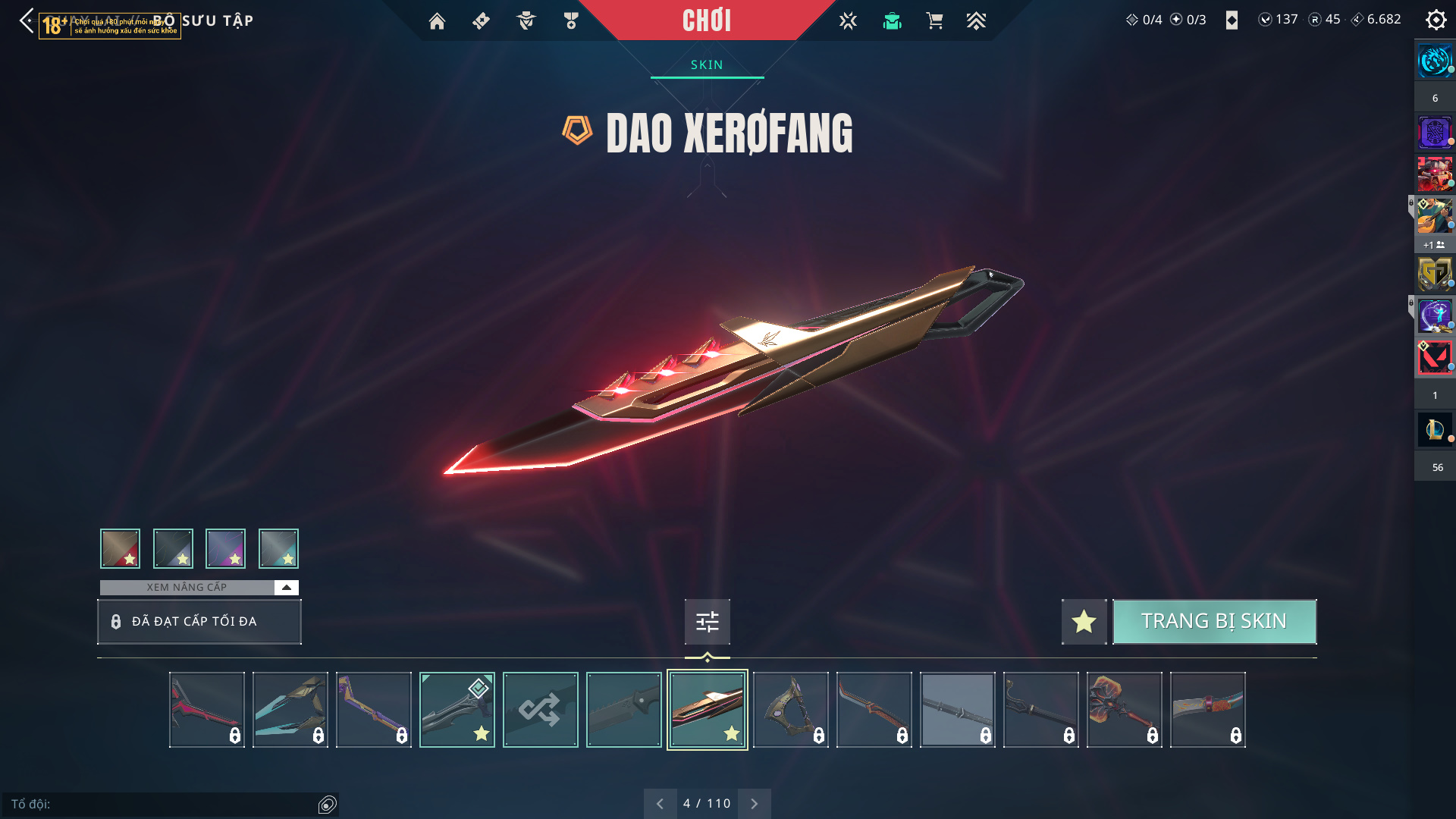Click the CHƠI play button

[x=706, y=20]
